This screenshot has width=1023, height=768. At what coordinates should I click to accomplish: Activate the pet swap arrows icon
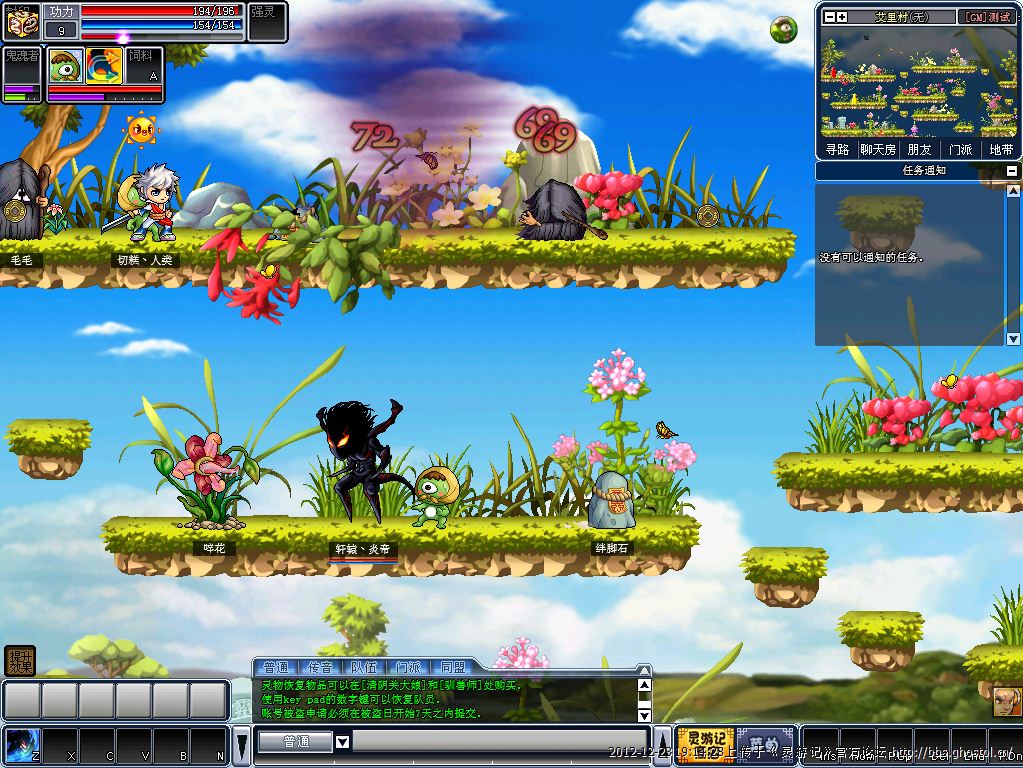pos(103,66)
